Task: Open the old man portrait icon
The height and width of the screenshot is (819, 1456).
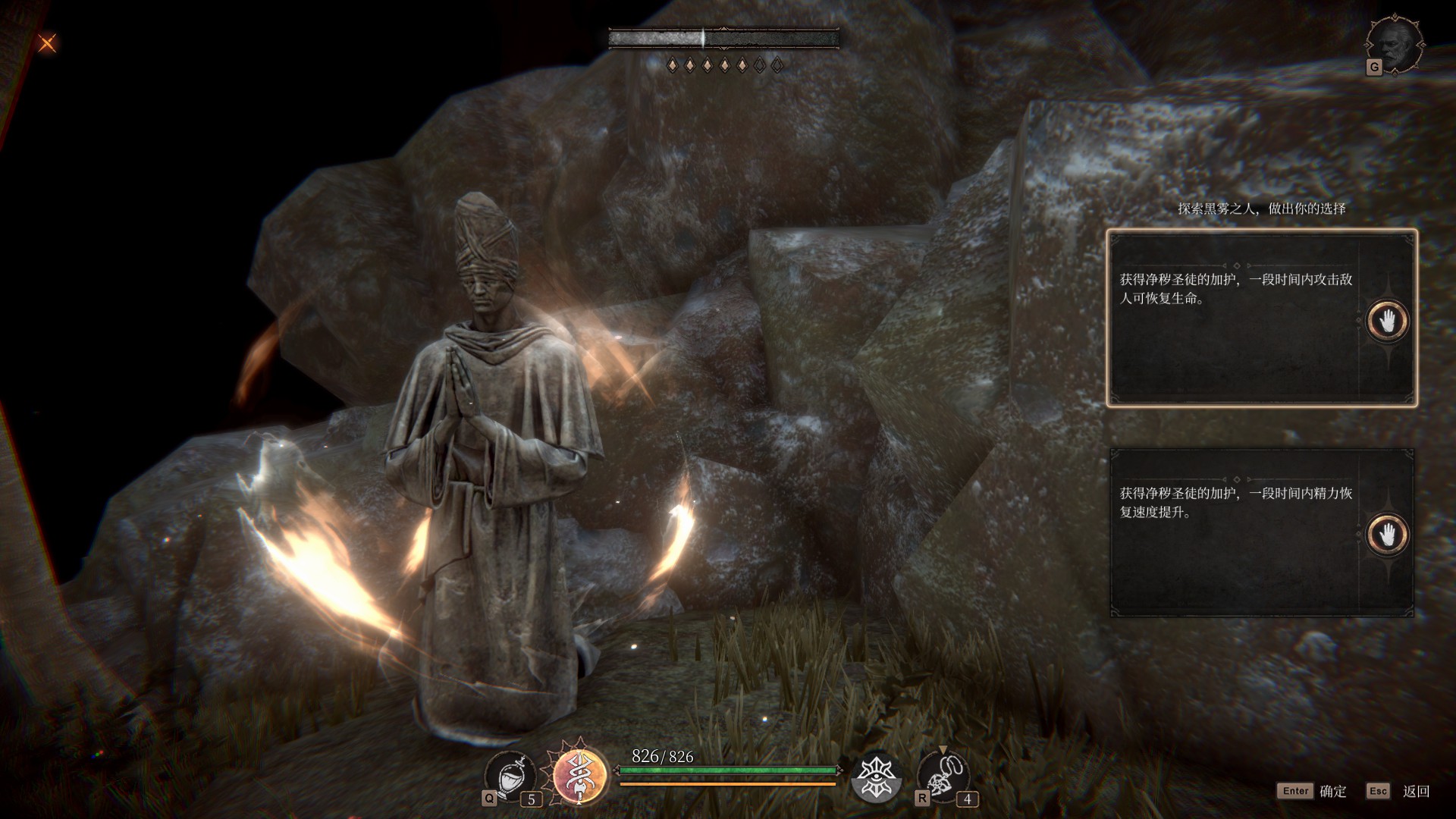Action: [x=1395, y=44]
